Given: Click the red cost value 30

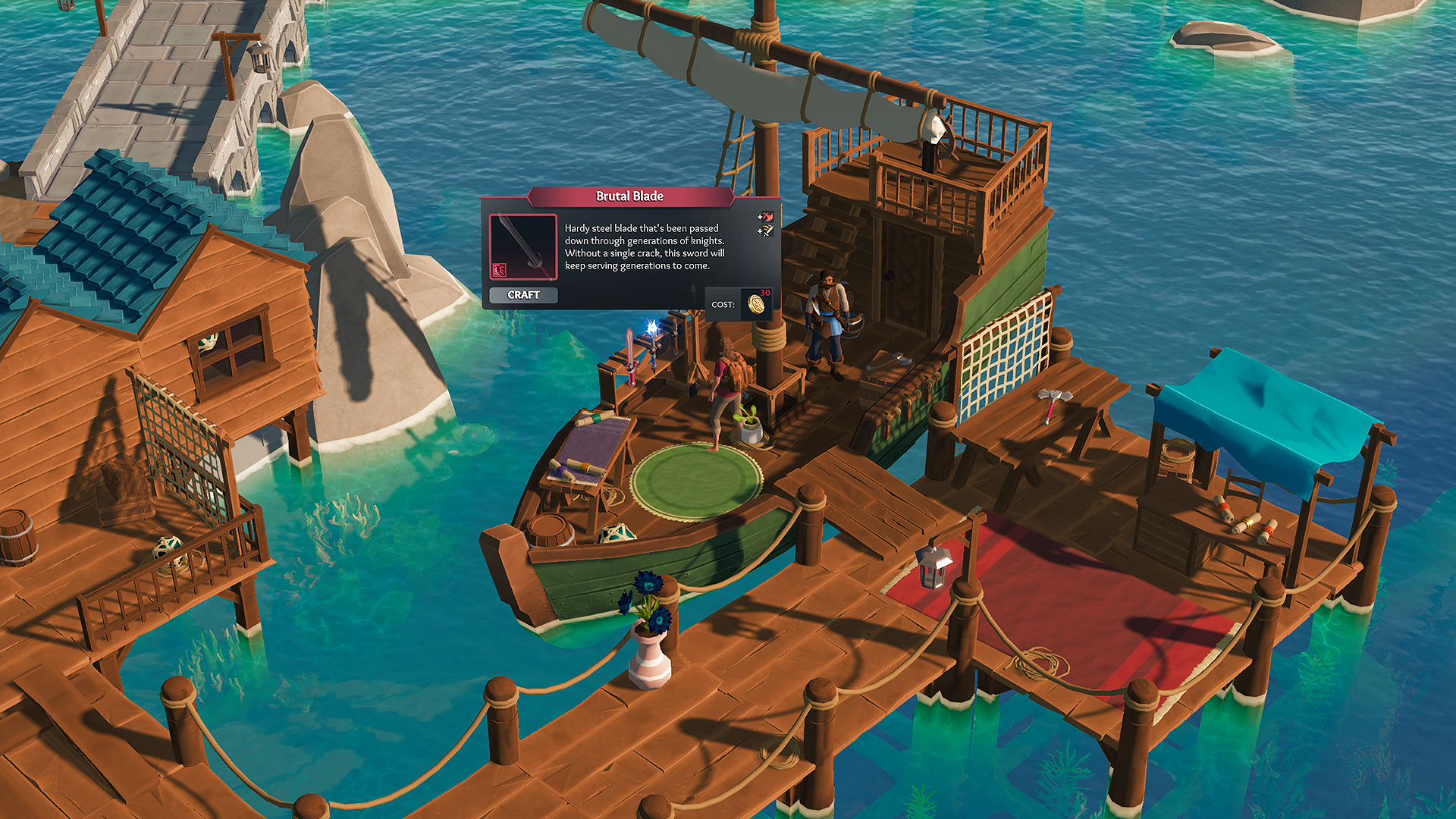Looking at the screenshot, I should pyautogui.click(x=764, y=292).
